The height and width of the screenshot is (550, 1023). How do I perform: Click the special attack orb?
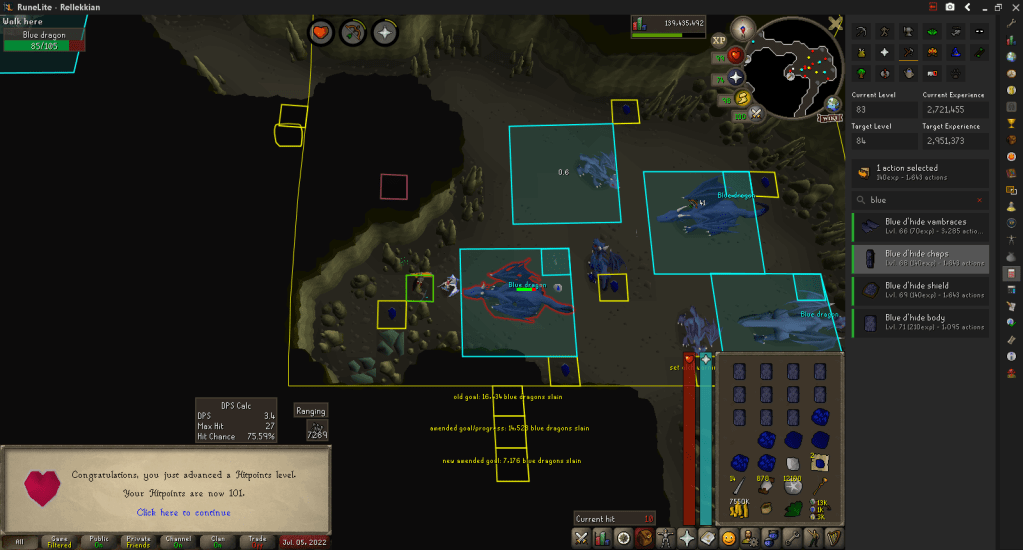756,114
